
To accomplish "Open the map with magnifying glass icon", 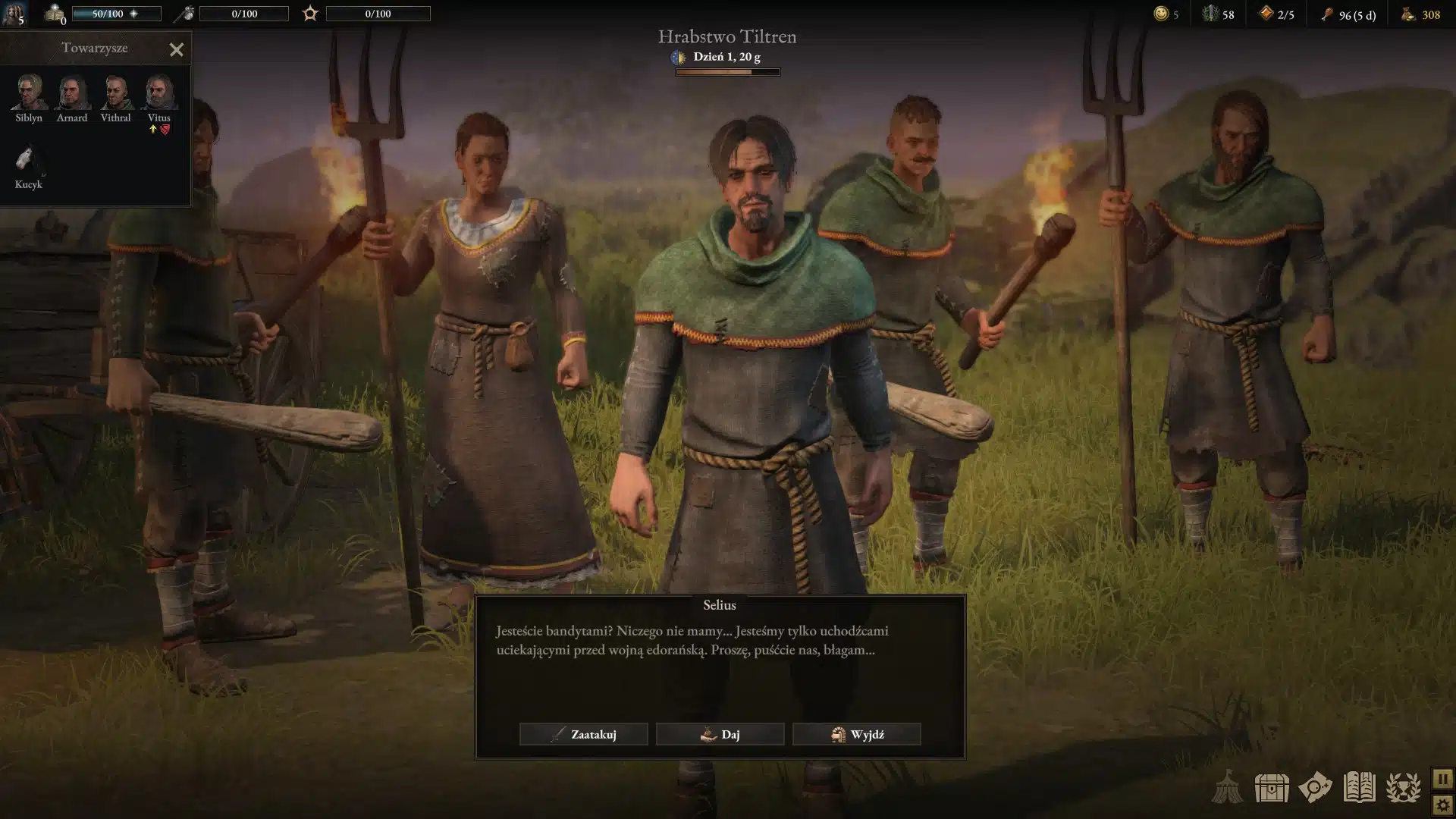I will [1315, 788].
